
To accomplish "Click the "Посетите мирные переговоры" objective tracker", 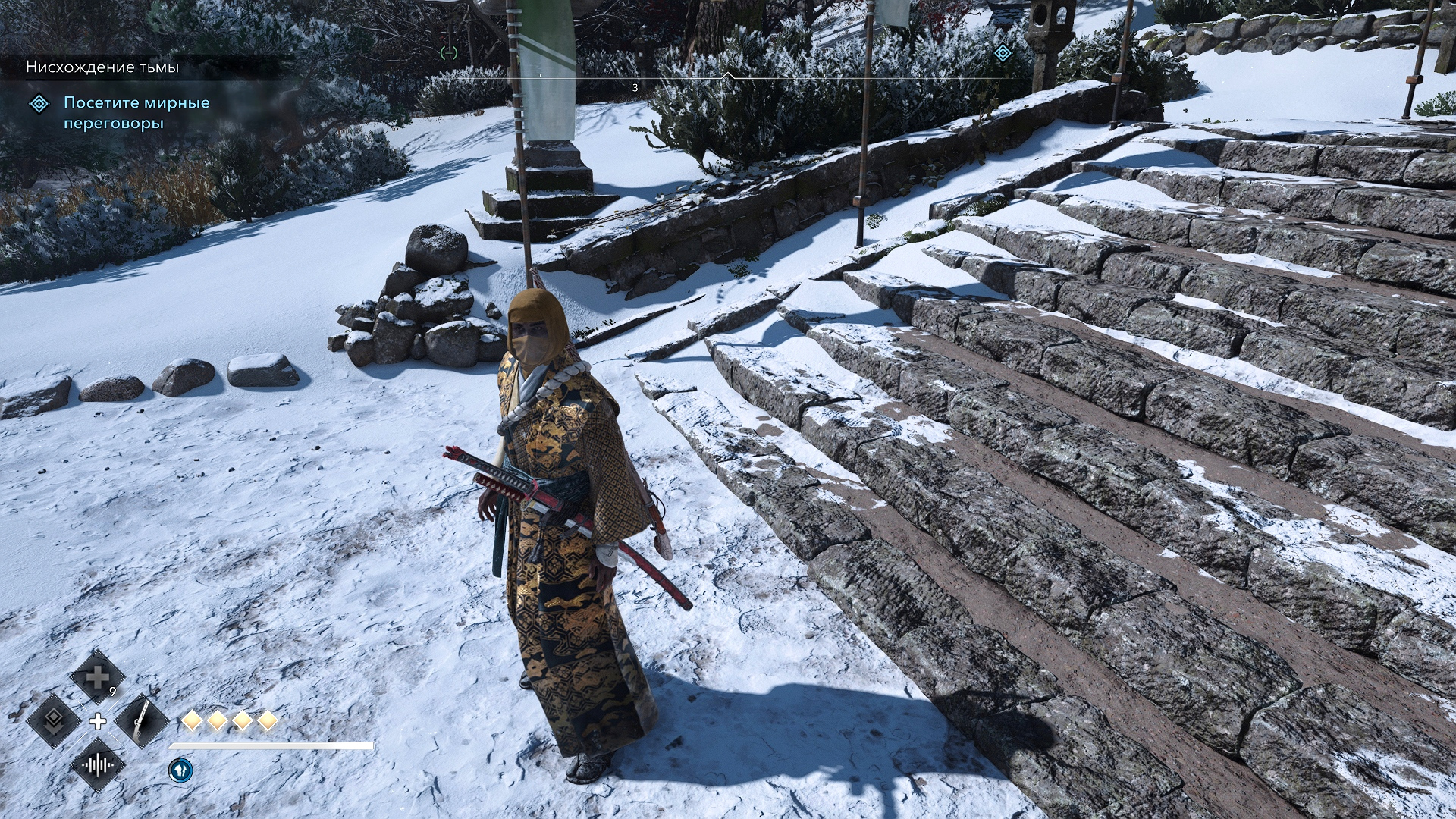I will point(136,112).
